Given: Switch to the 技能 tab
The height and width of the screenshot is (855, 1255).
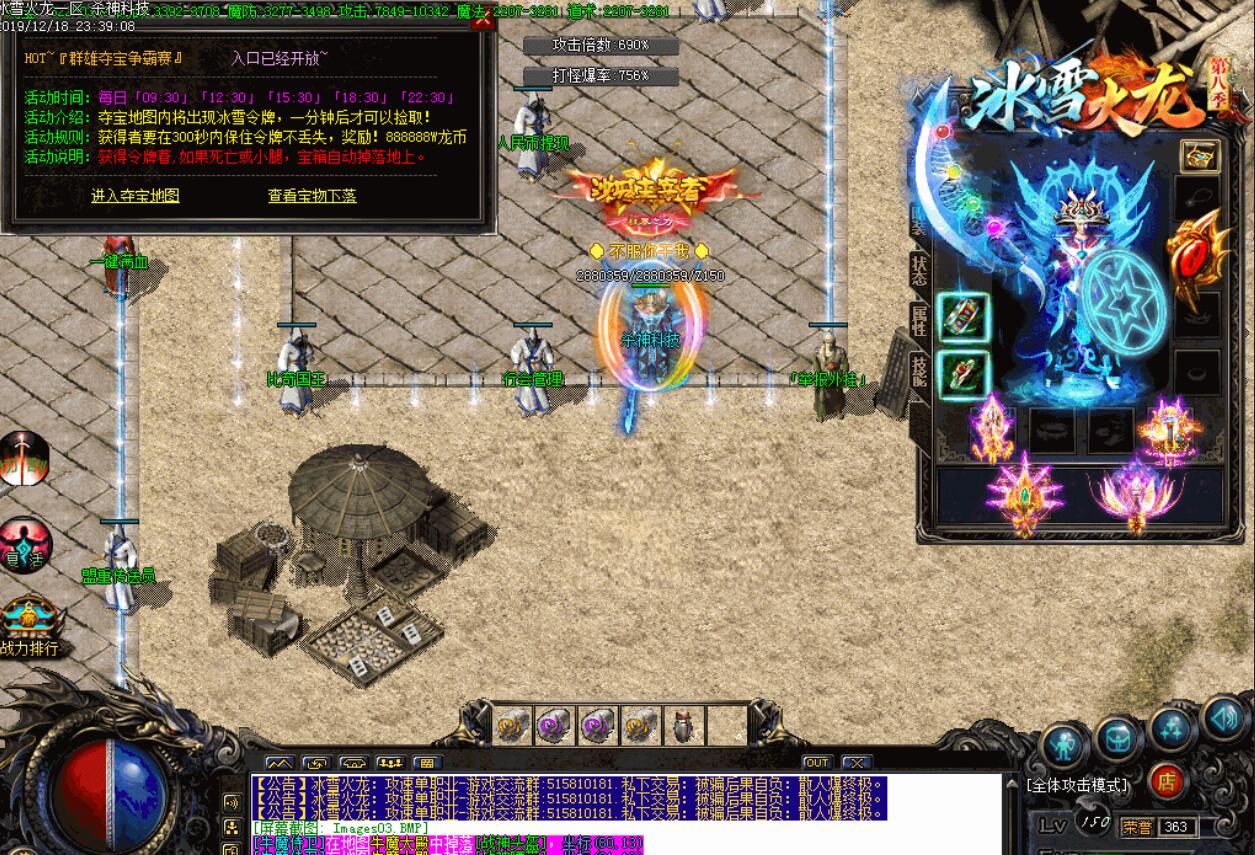Looking at the screenshot, I should 919,370.
